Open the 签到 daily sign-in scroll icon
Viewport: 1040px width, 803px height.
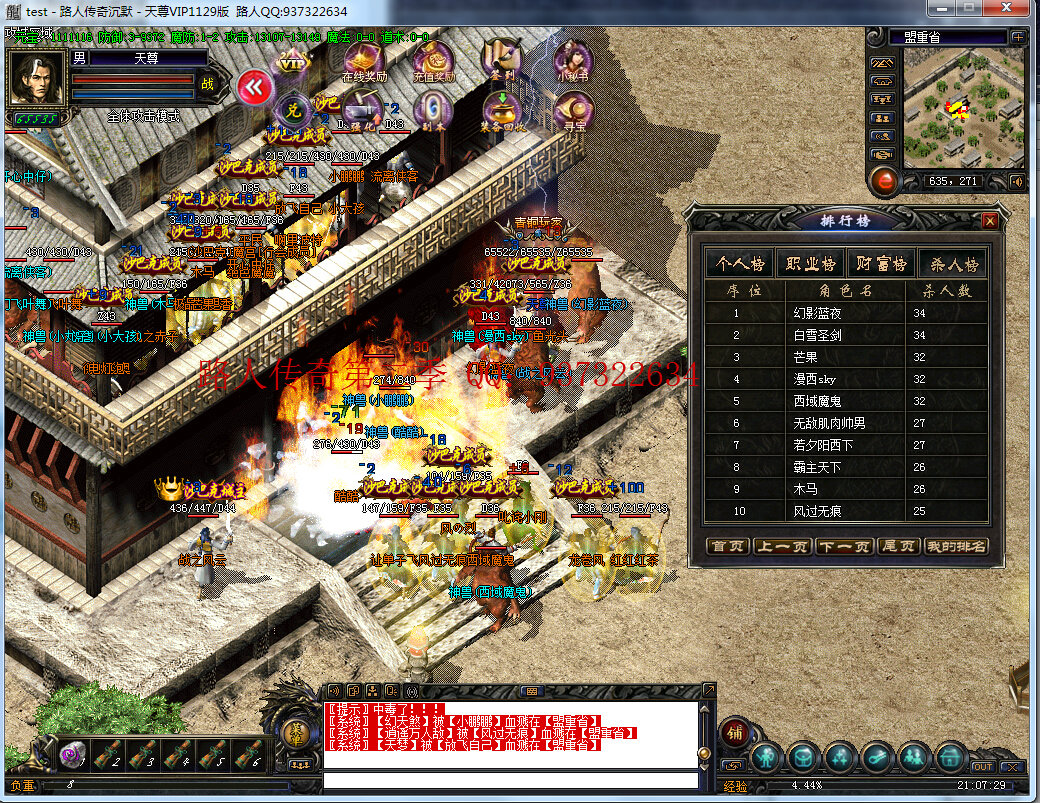[x=501, y=61]
